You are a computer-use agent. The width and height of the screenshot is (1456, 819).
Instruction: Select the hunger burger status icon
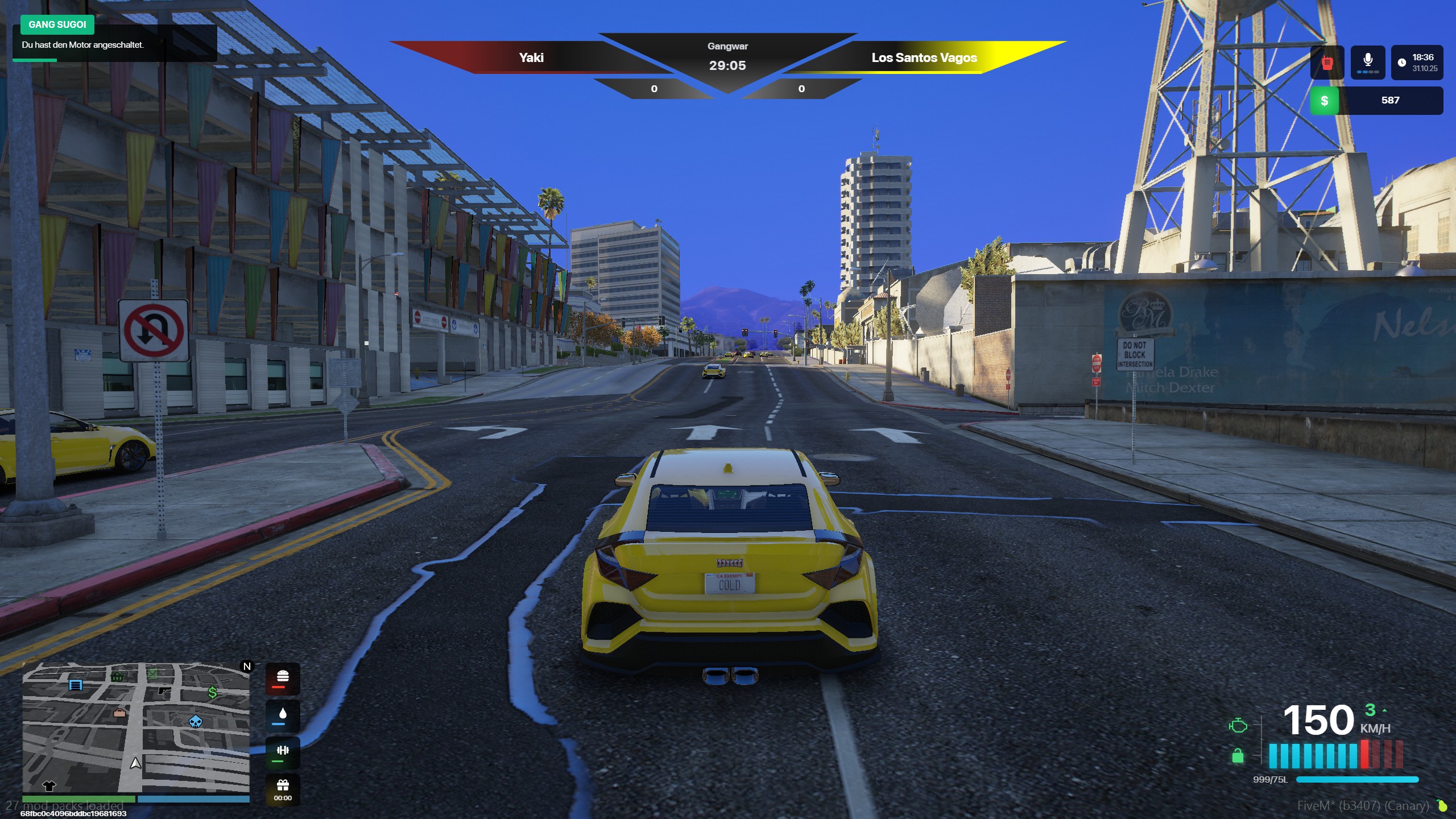tap(283, 678)
